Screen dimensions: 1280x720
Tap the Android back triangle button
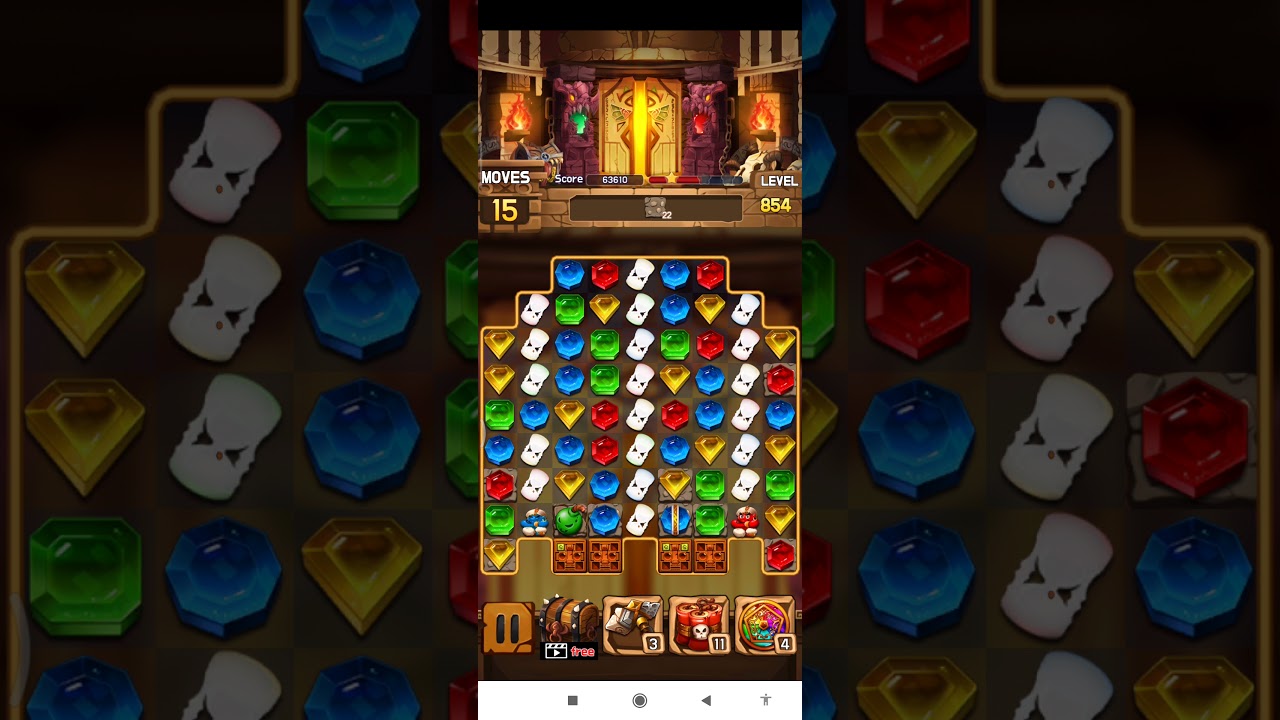pyautogui.click(x=706, y=700)
